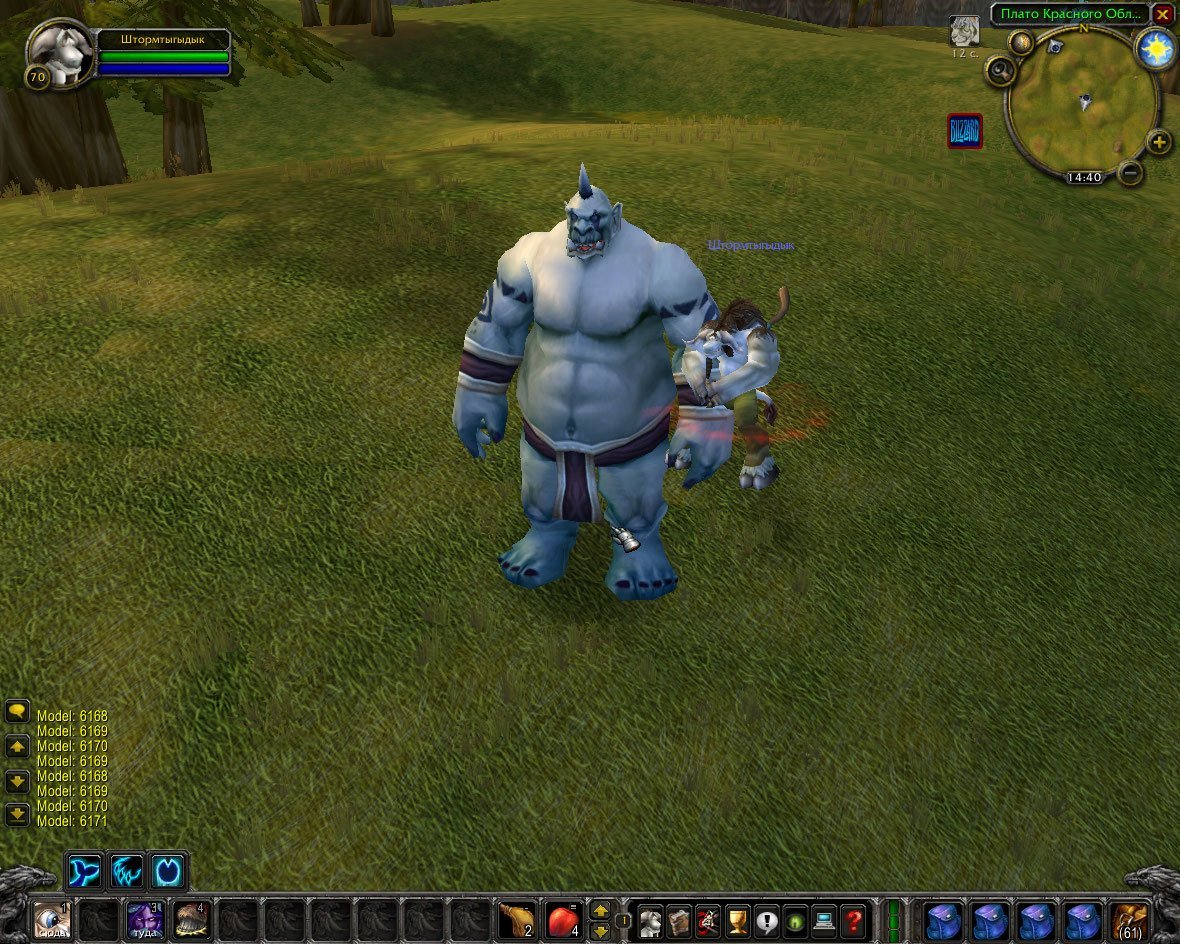Click the player portrait frame
Viewport: 1180px width, 944px height.
pyautogui.click(x=59, y=54)
